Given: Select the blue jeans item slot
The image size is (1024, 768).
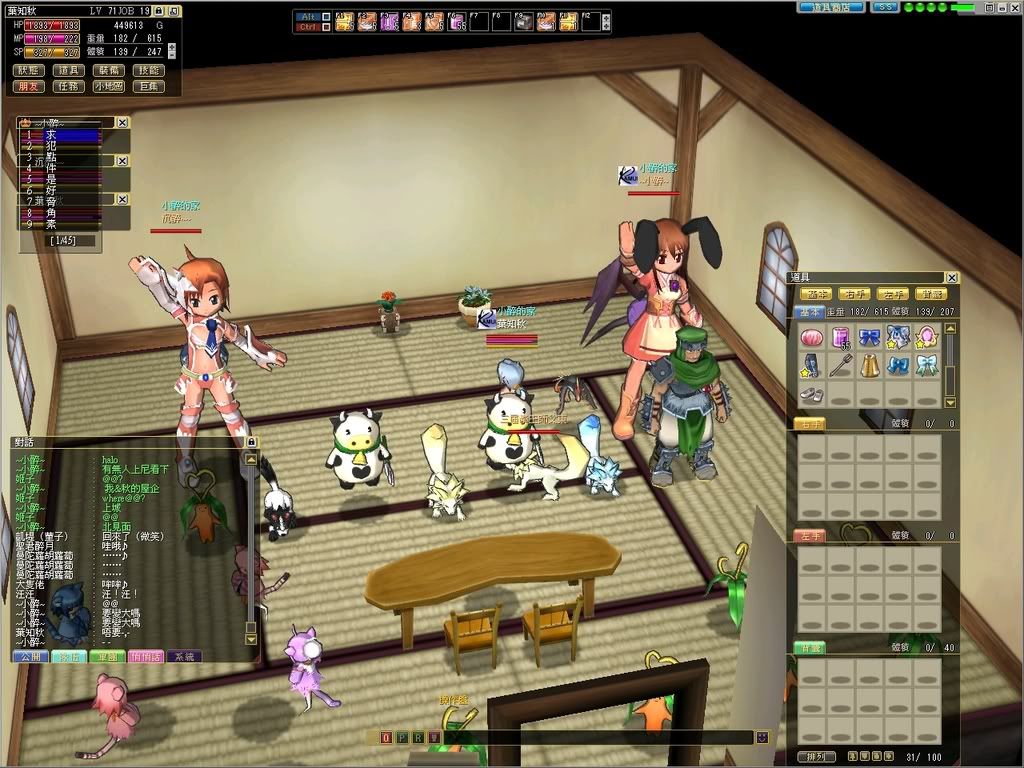Looking at the screenshot, I should click(812, 365).
